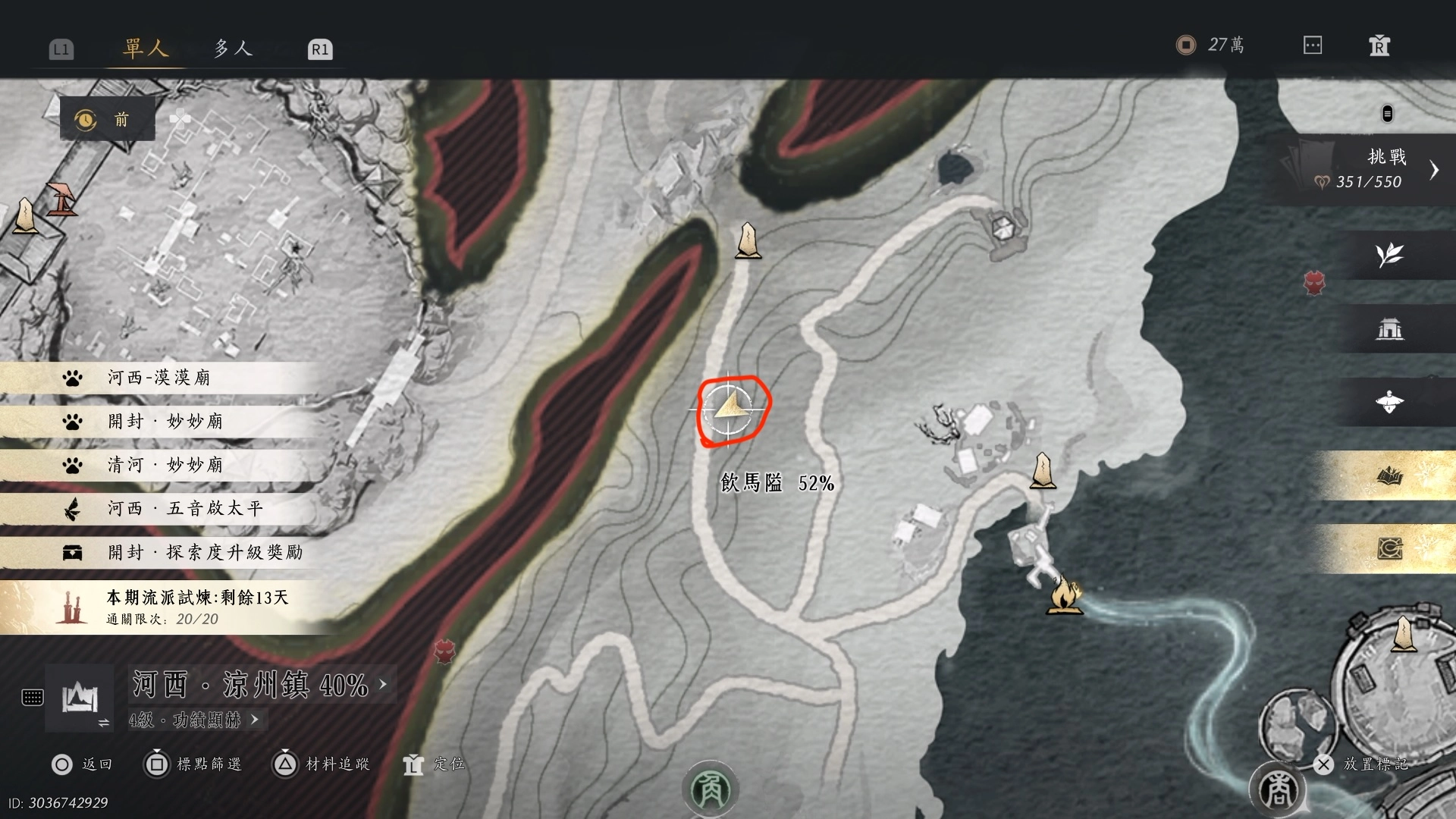1456x819 pixels.
Task: Click the stone stele marker above 飲馬隘
Action: coord(748,240)
